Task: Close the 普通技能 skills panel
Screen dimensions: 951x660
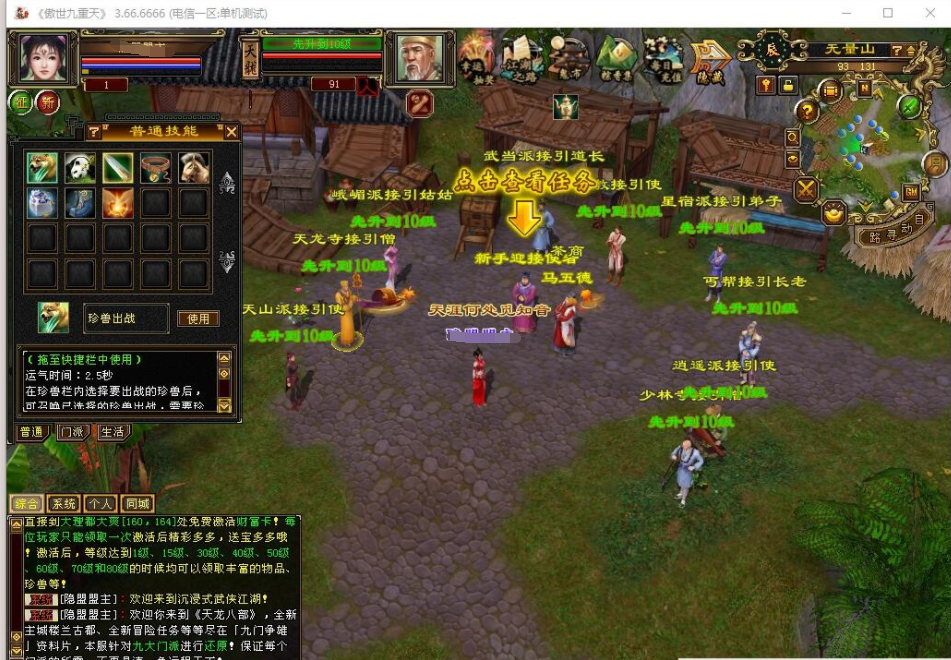Action: tap(232, 131)
